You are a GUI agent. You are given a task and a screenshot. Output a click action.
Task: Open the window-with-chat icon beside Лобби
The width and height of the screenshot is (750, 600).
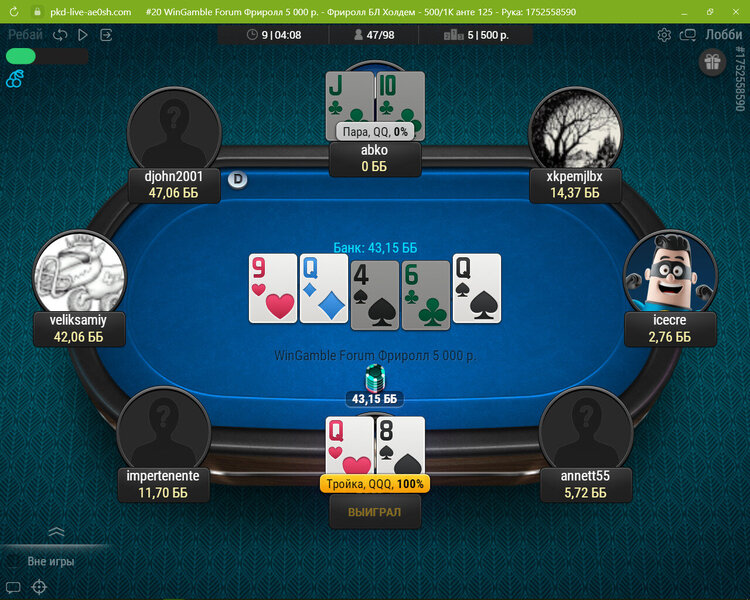[688, 34]
